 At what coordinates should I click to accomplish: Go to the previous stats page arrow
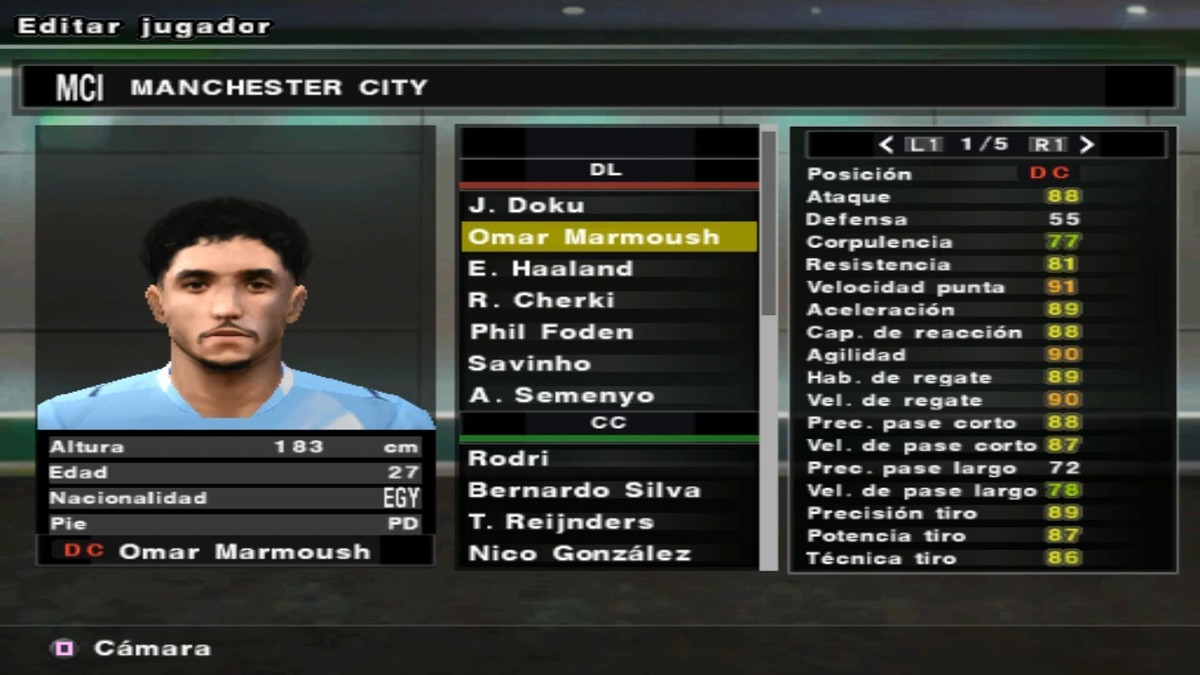[x=886, y=144]
